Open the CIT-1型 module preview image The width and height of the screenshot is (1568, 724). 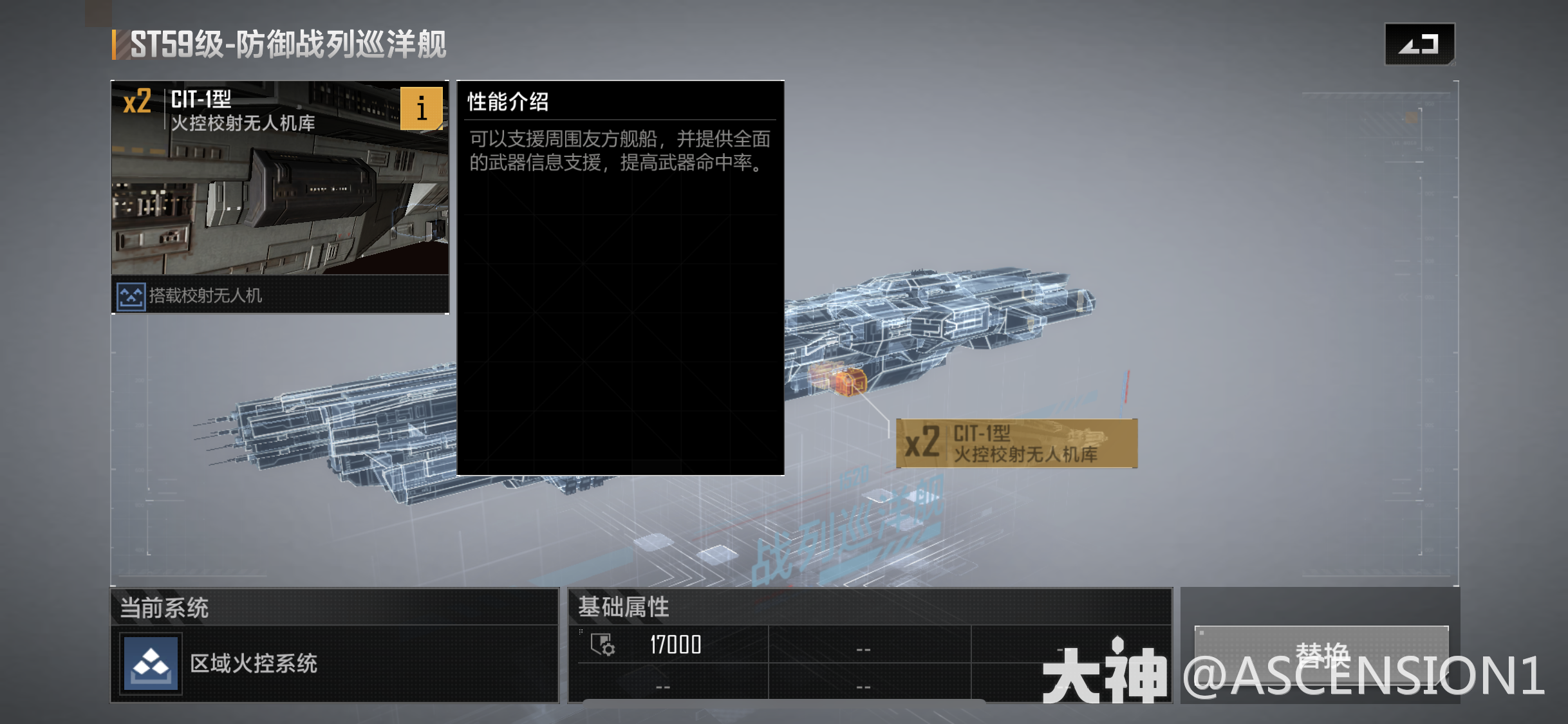point(280,193)
